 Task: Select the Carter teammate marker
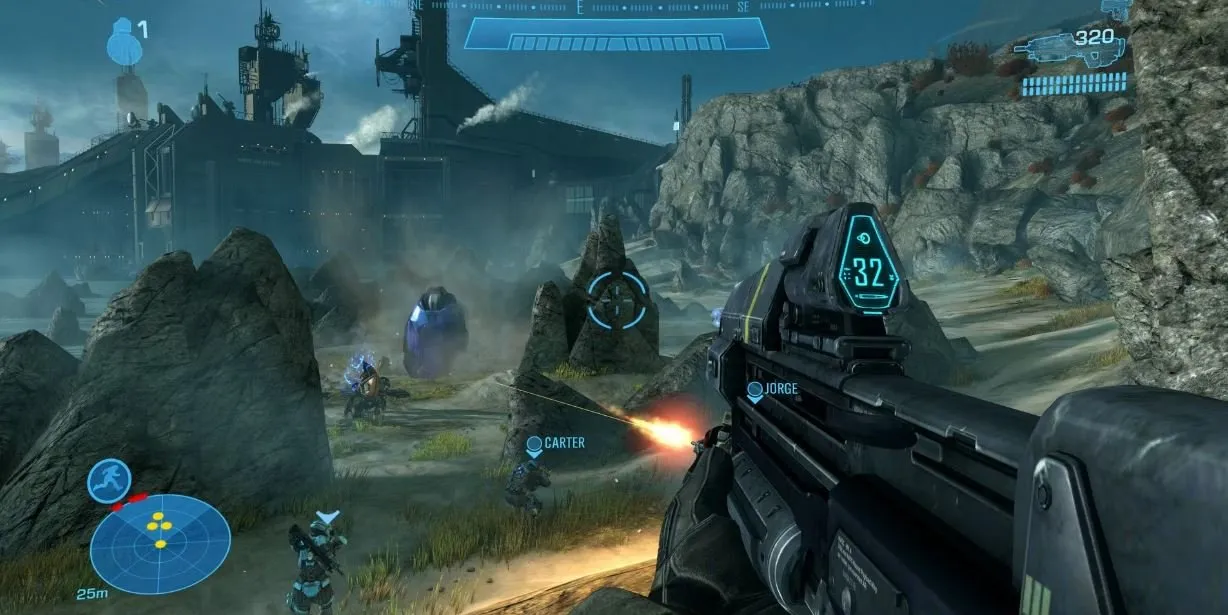click(x=534, y=445)
